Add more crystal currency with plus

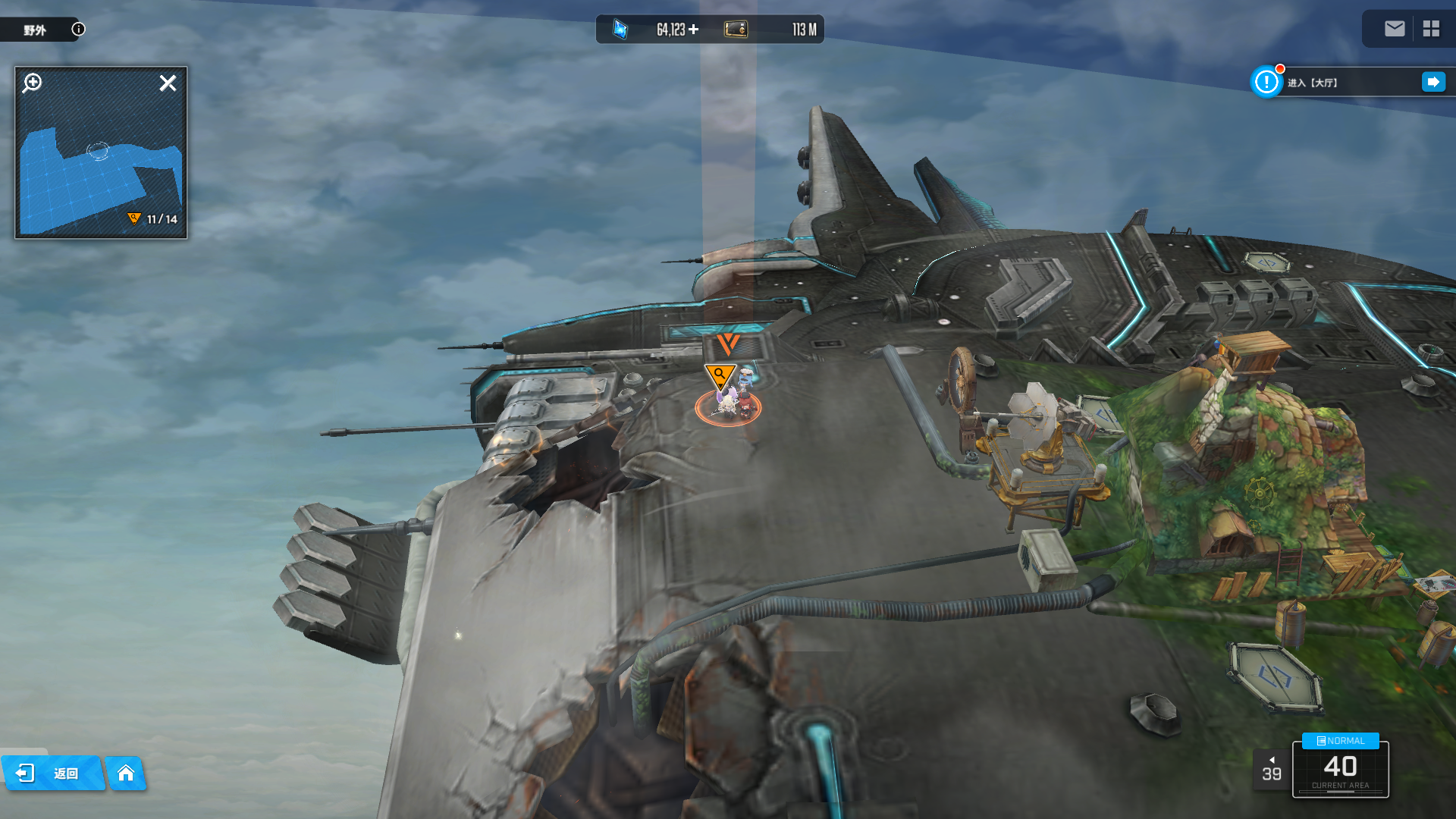point(693,30)
